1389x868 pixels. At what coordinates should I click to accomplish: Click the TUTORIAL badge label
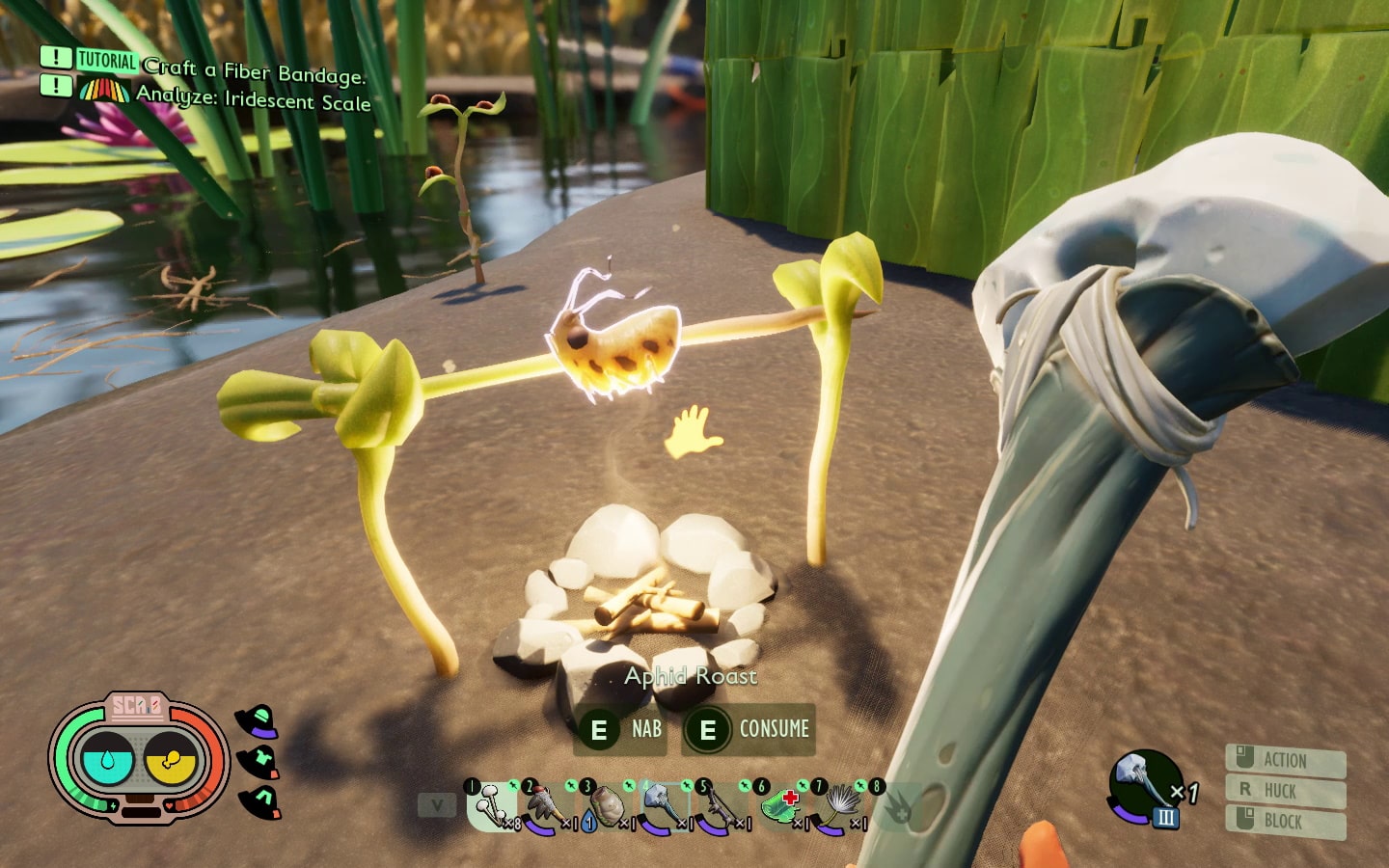tap(107, 60)
